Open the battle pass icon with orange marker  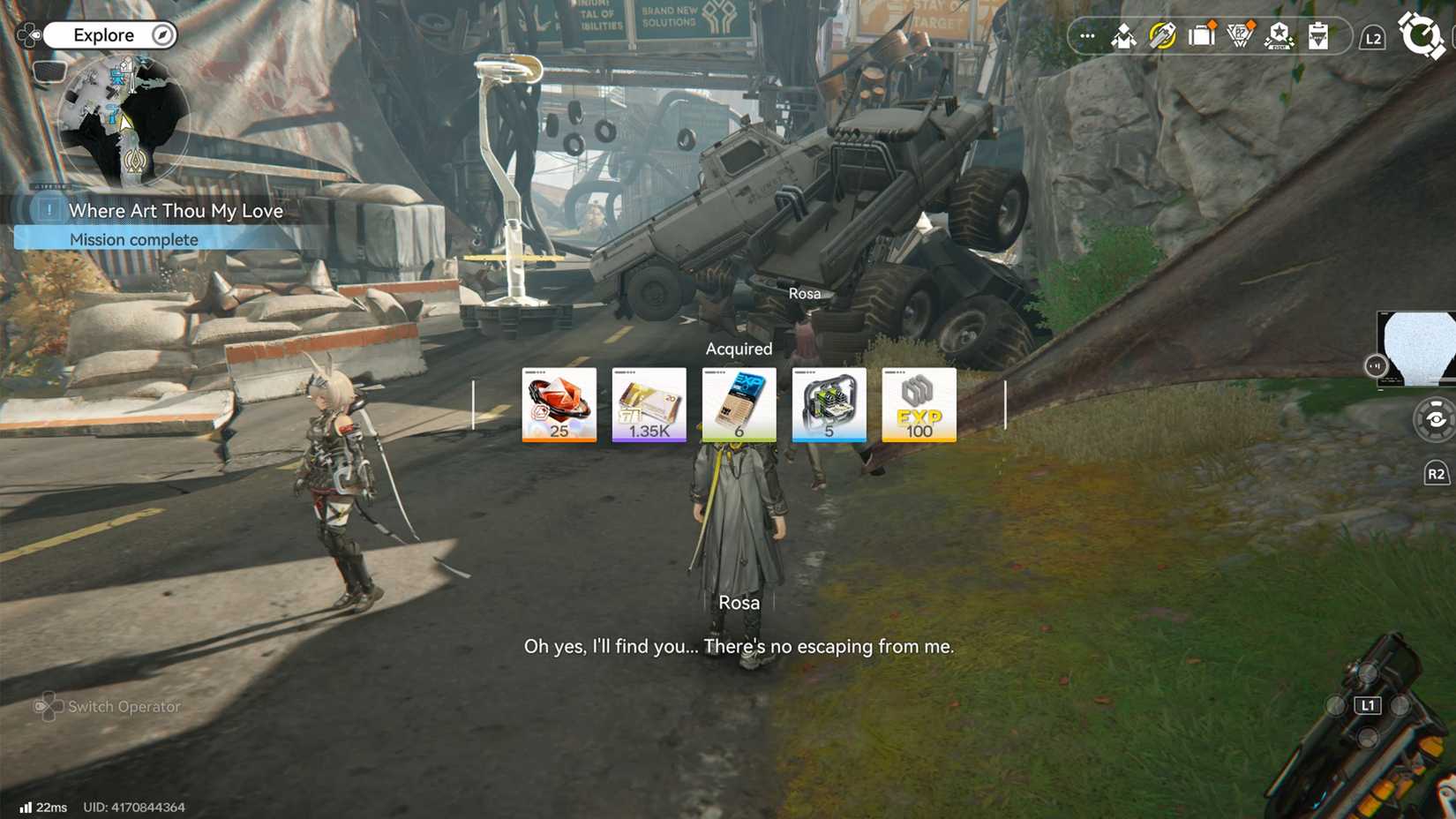click(1240, 36)
